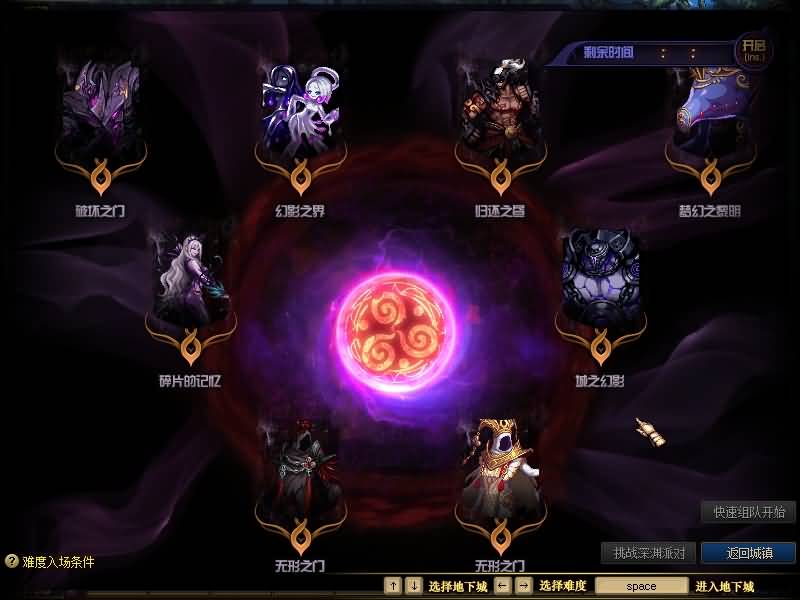Click the 快速组队开始 quick party button
800x600 pixels.
[749, 512]
